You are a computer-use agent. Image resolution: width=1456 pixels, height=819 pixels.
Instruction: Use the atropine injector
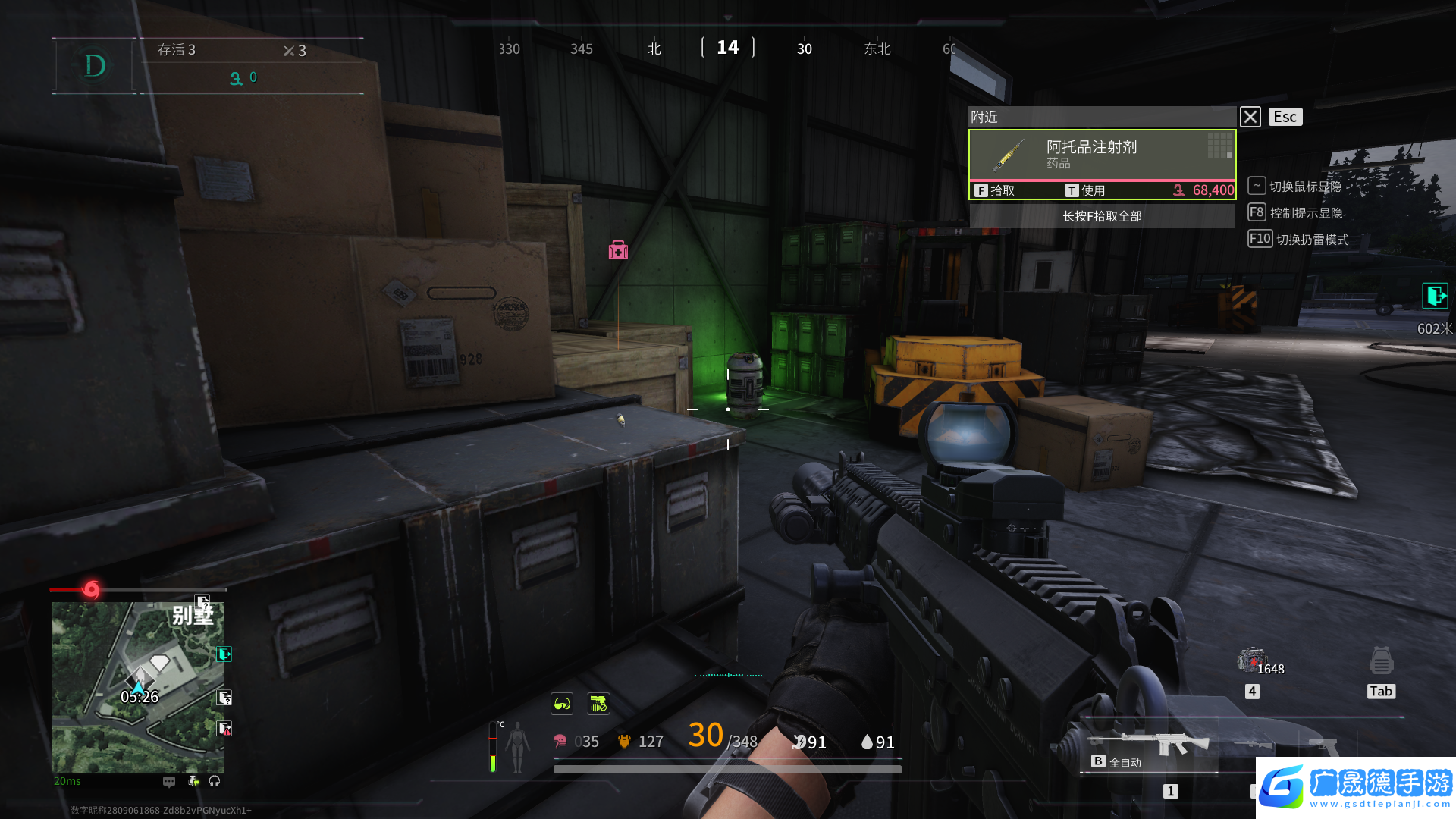[1085, 190]
